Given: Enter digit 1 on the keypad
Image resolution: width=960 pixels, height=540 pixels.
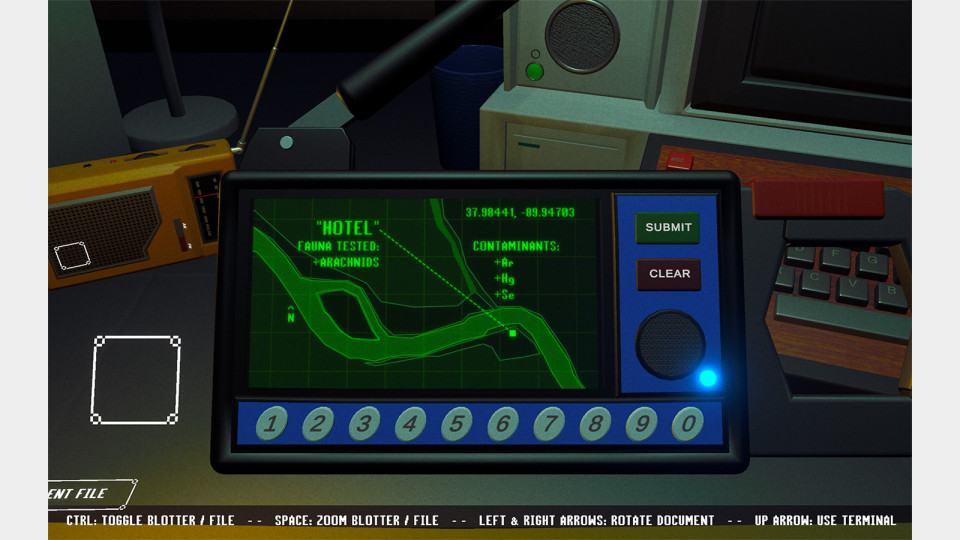Looking at the screenshot, I should [x=271, y=424].
